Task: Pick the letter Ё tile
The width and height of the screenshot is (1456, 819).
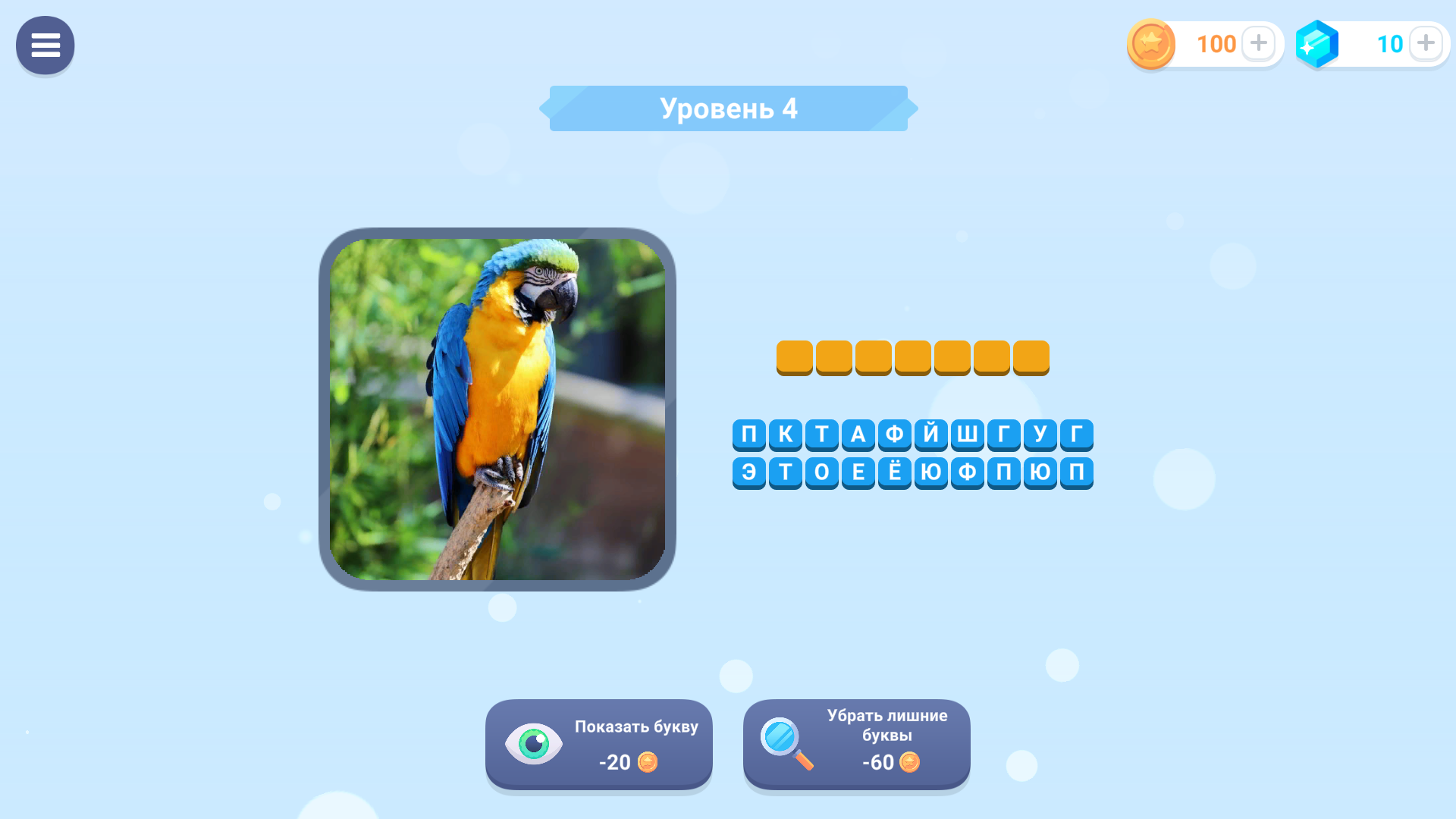Action: [x=894, y=472]
